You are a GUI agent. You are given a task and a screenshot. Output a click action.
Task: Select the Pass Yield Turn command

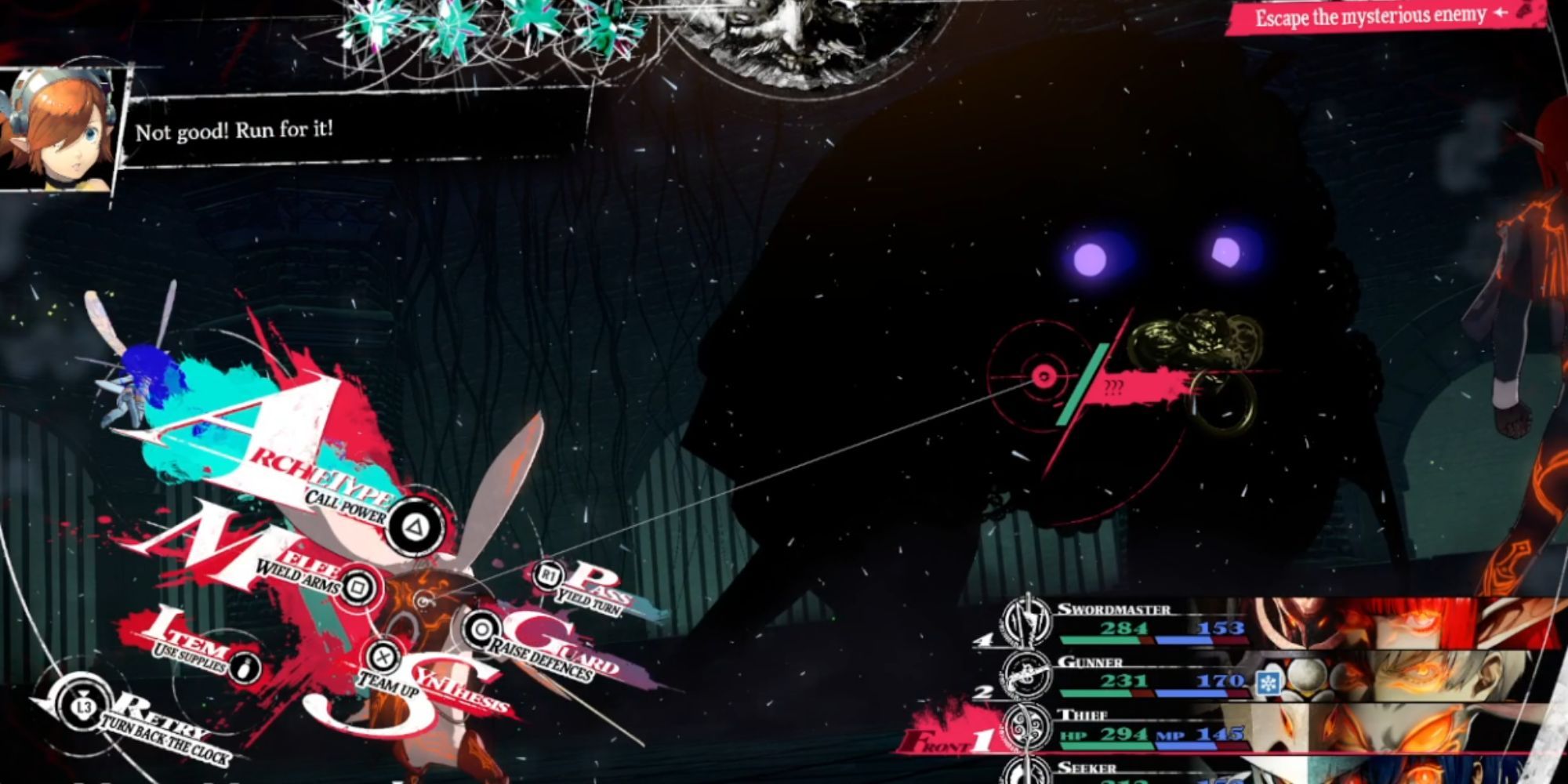tap(548, 576)
